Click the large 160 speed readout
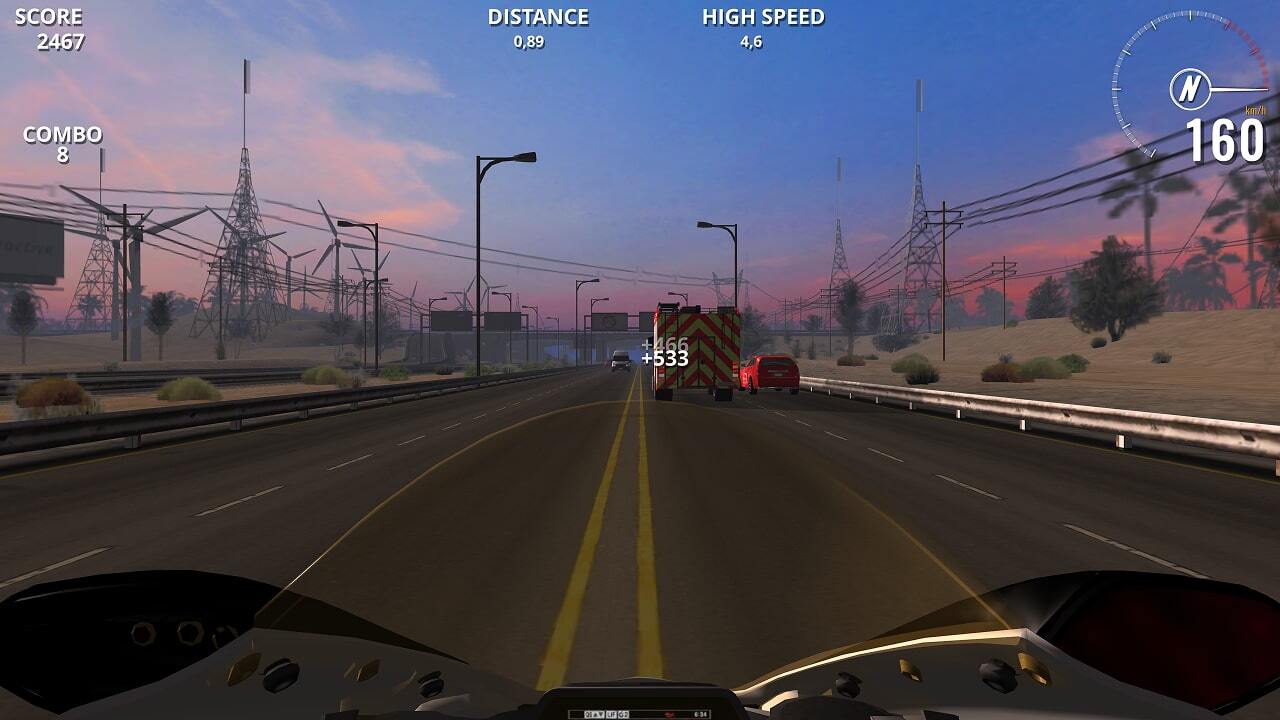The width and height of the screenshot is (1280, 720). 1222,139
